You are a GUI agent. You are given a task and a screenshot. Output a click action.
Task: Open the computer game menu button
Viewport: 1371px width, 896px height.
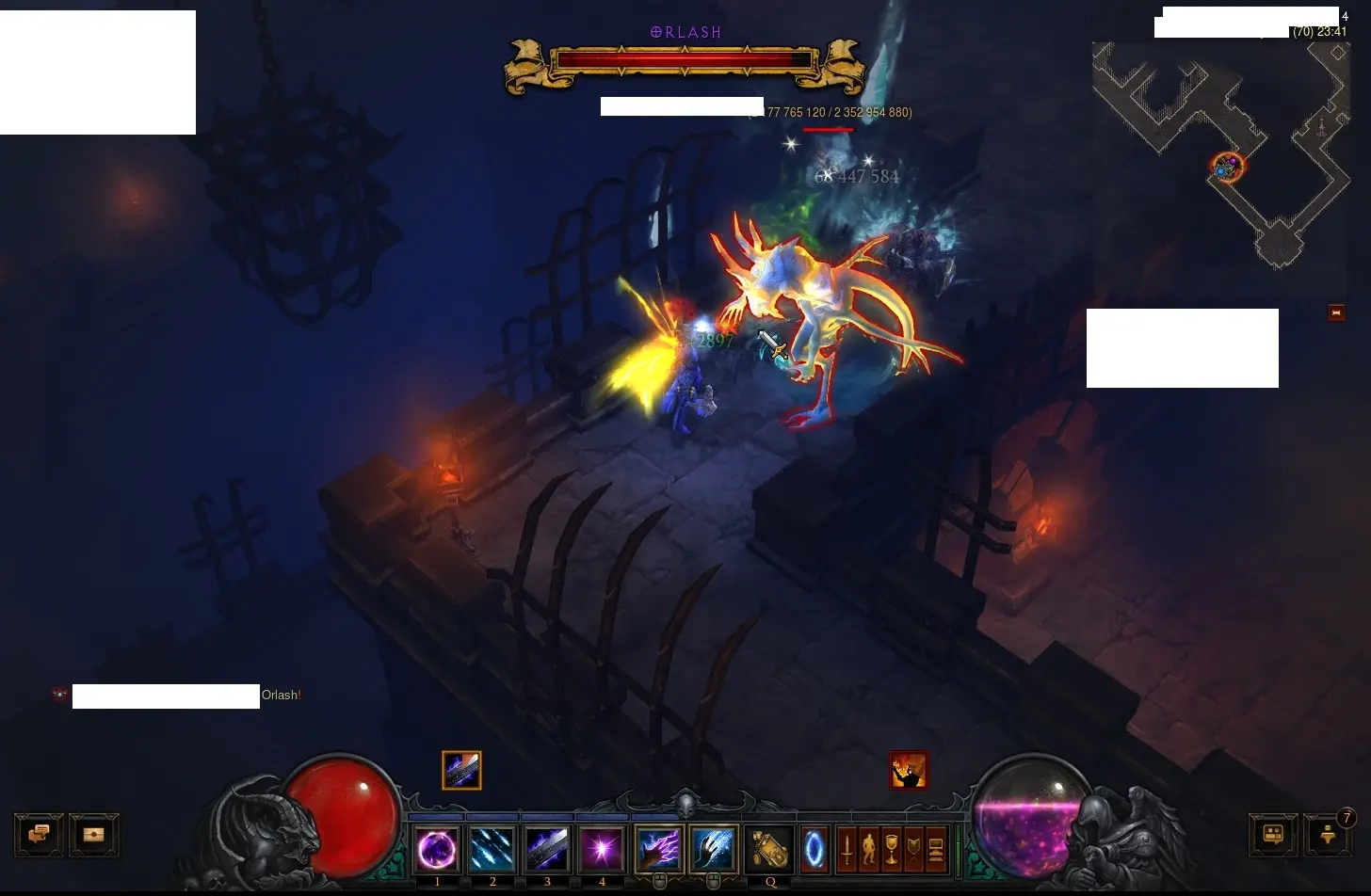click(936, 850)
